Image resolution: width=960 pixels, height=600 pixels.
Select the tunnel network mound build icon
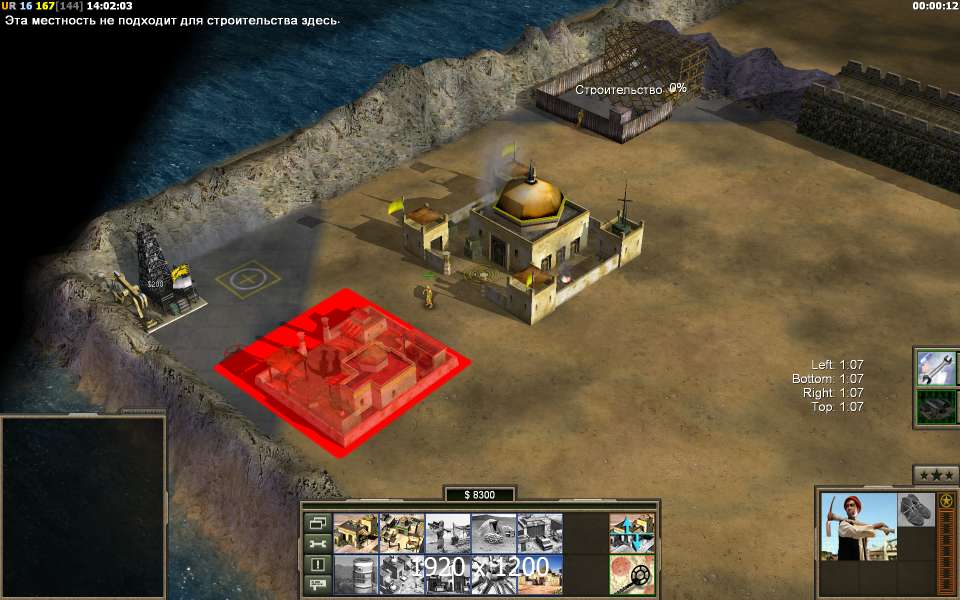494,534
